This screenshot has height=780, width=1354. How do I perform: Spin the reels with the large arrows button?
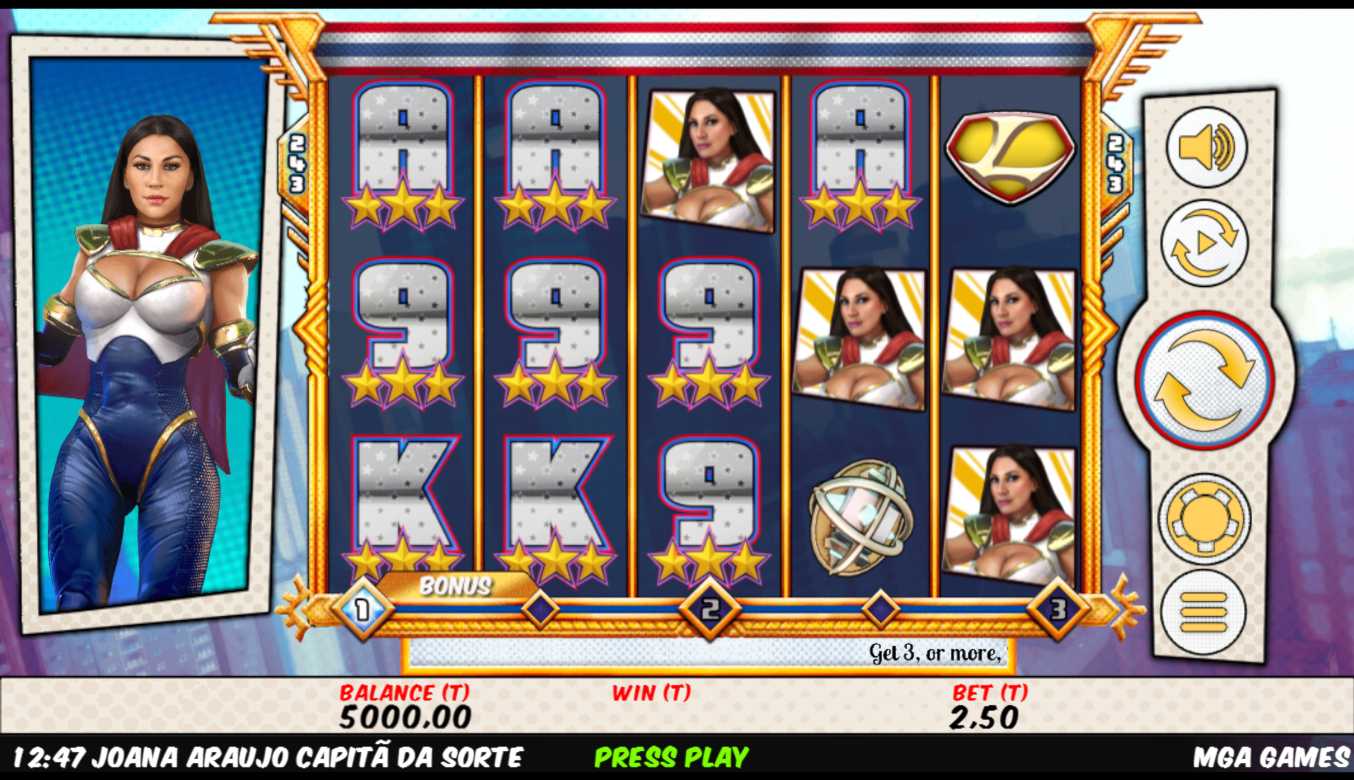coord(1204,380)
